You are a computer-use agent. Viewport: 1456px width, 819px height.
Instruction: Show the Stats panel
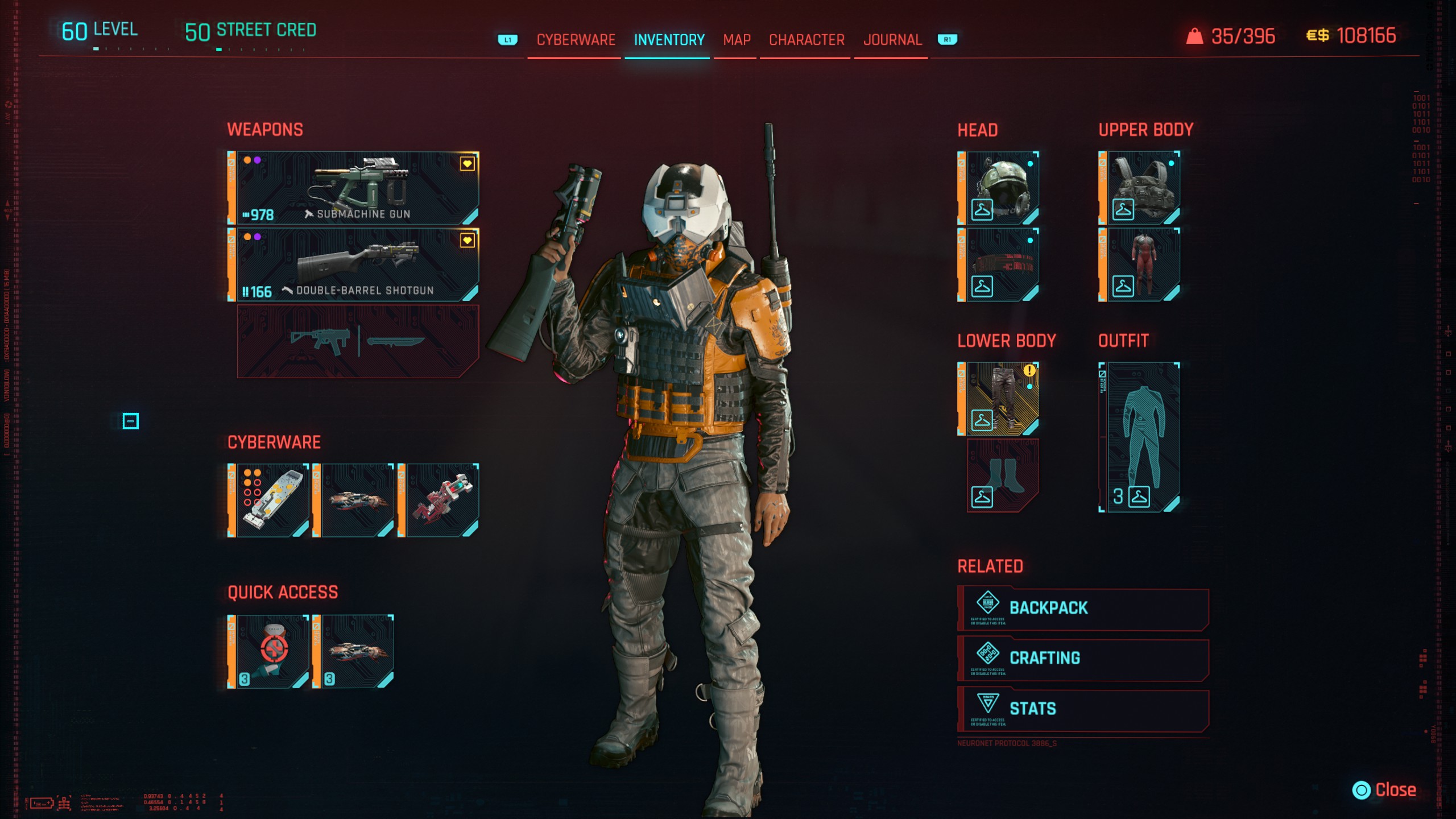click(1083, 709)
